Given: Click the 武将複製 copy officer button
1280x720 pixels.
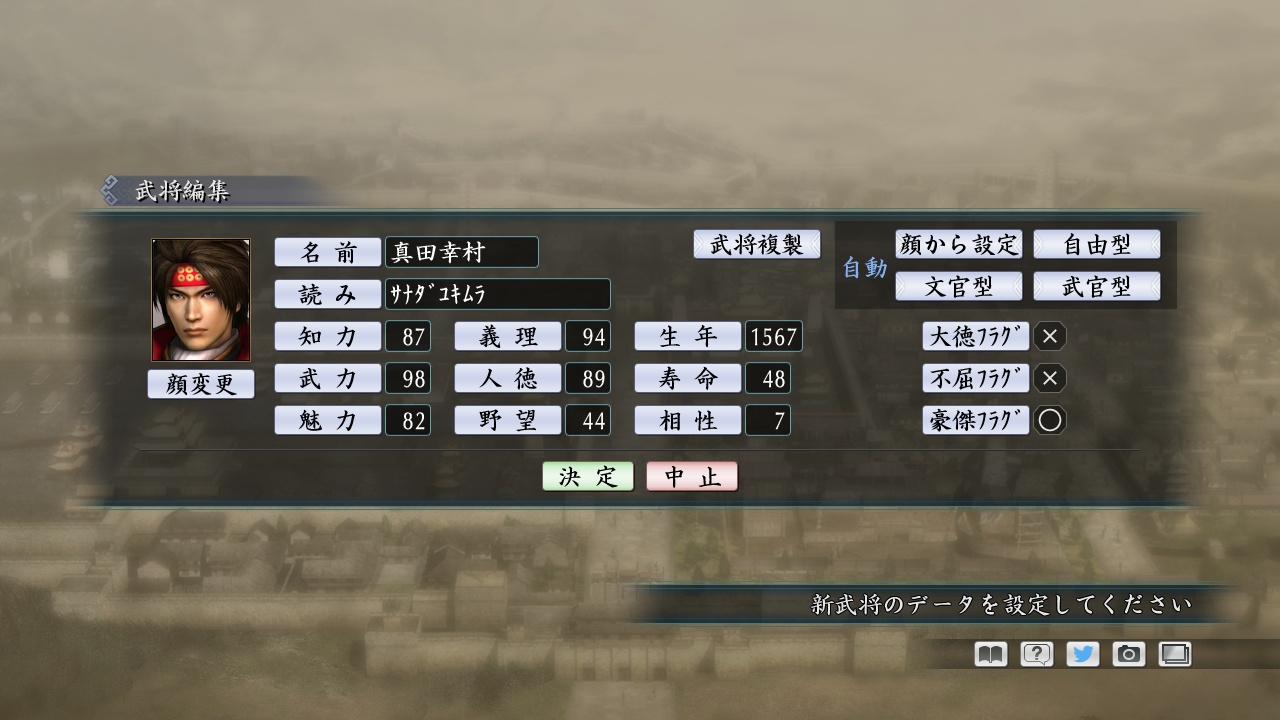Looking at the screenshot, I should (x=757, y=244).
